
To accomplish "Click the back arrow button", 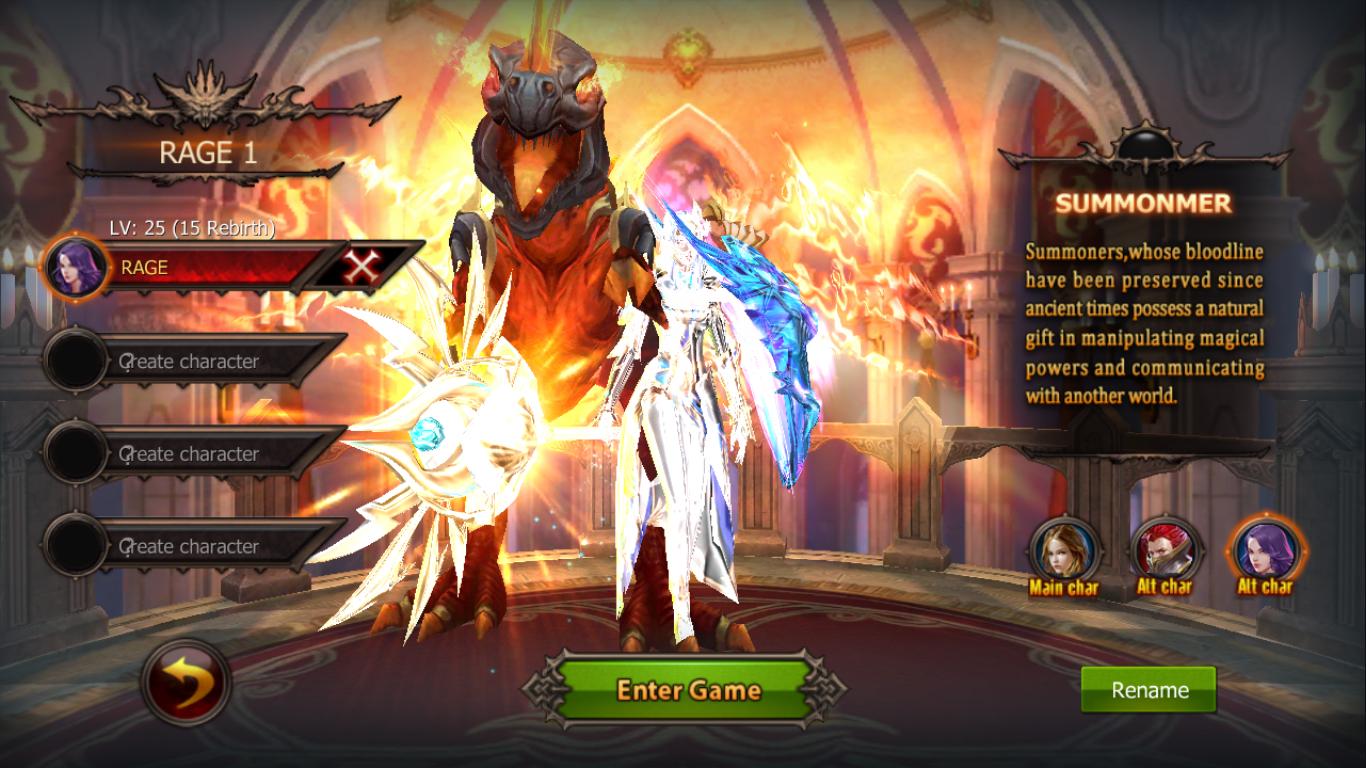I will click(187, 680).
